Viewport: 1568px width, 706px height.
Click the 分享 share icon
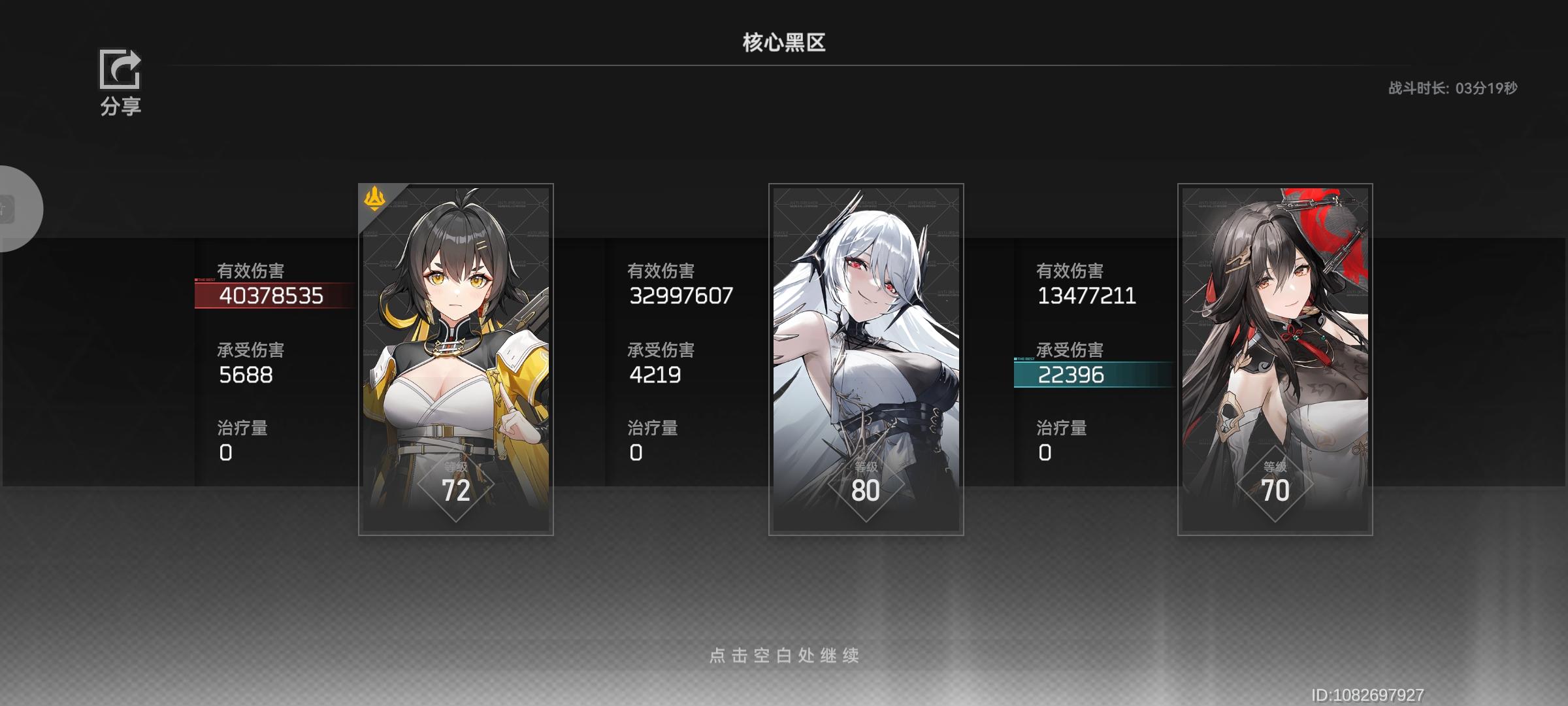[119, 70]
